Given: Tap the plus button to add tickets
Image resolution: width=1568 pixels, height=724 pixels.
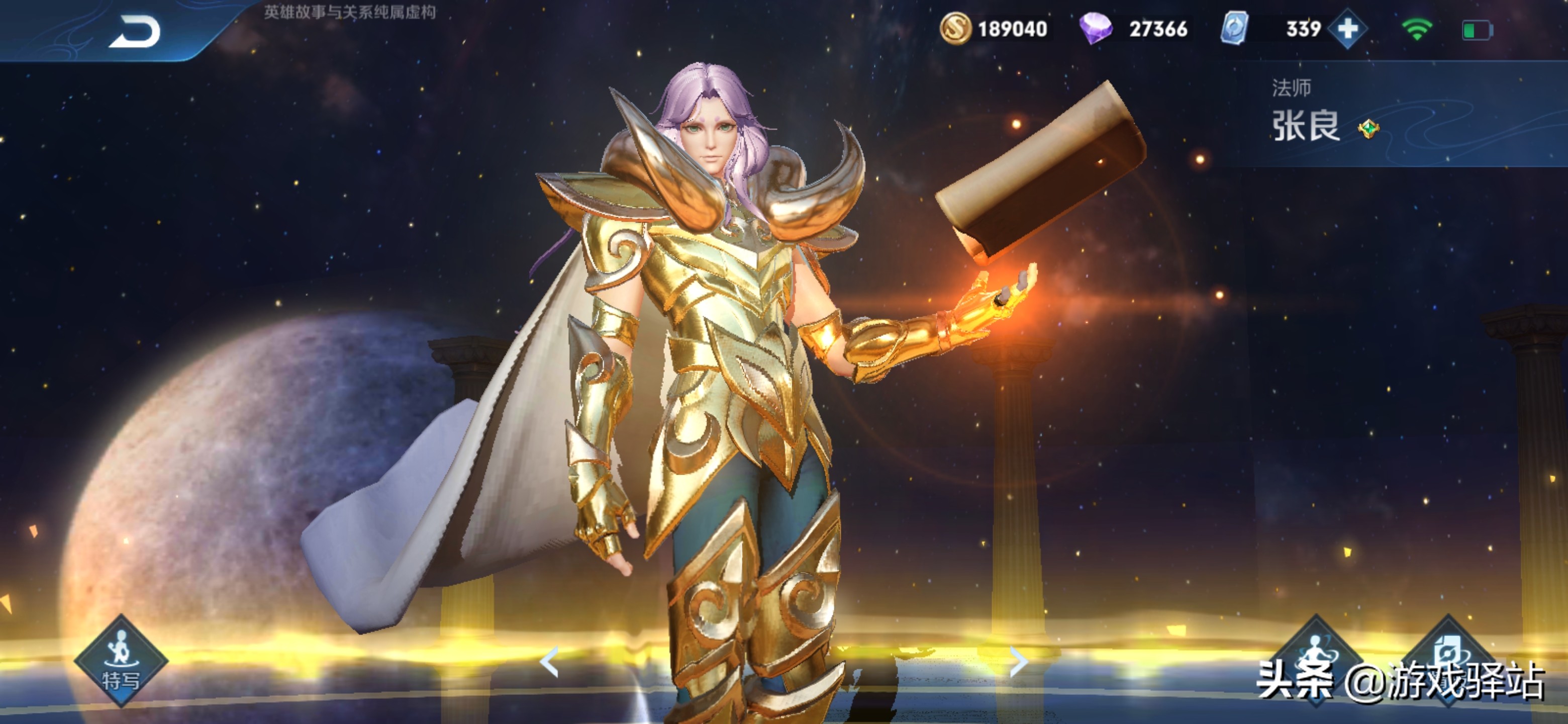Looking at the screenshot, I should [x=1348, y=29].
